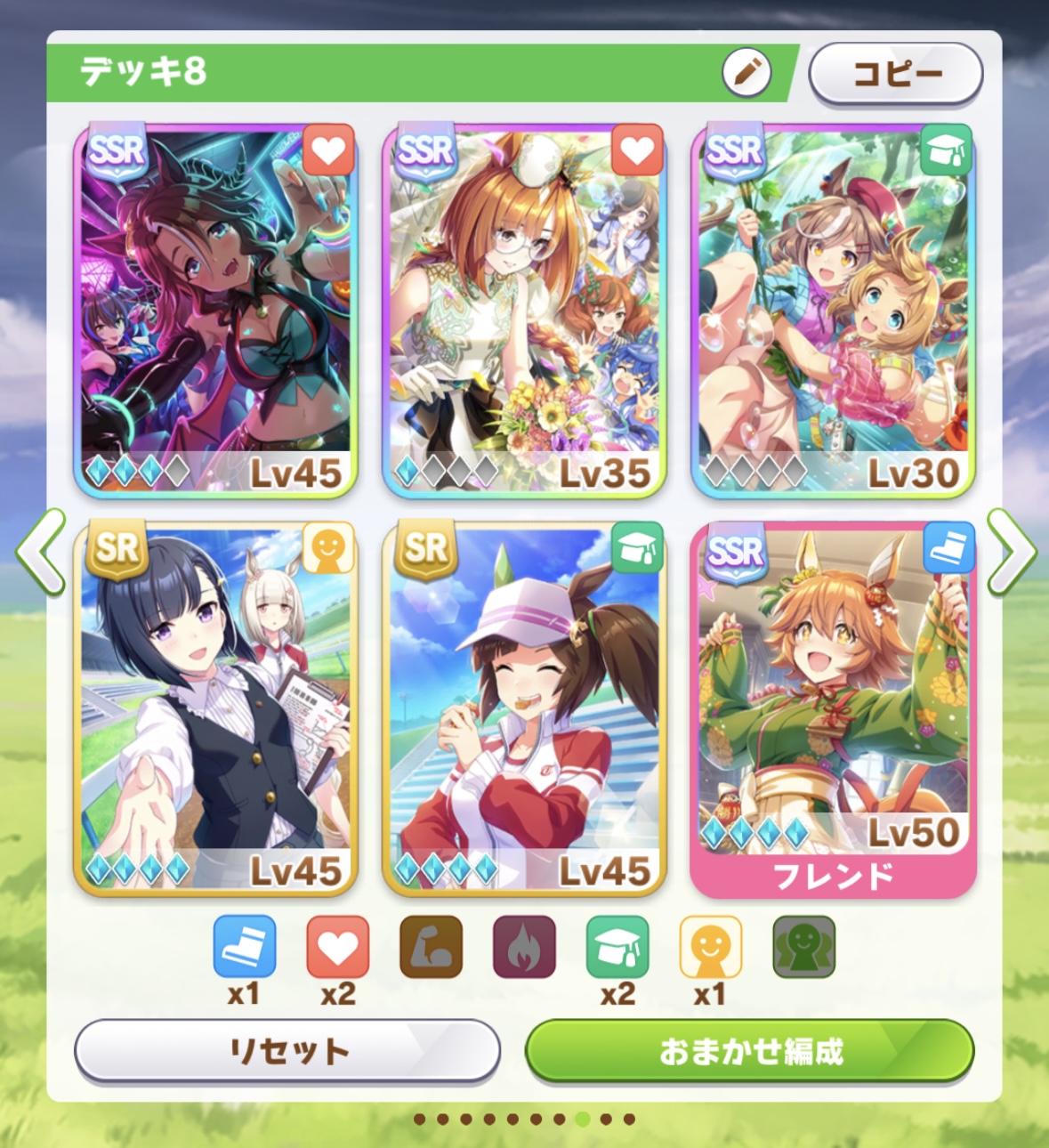Select the Lv45 SSR neon-themed support card
Screen dimensions: 1049x1148
(x=215, y=310)
